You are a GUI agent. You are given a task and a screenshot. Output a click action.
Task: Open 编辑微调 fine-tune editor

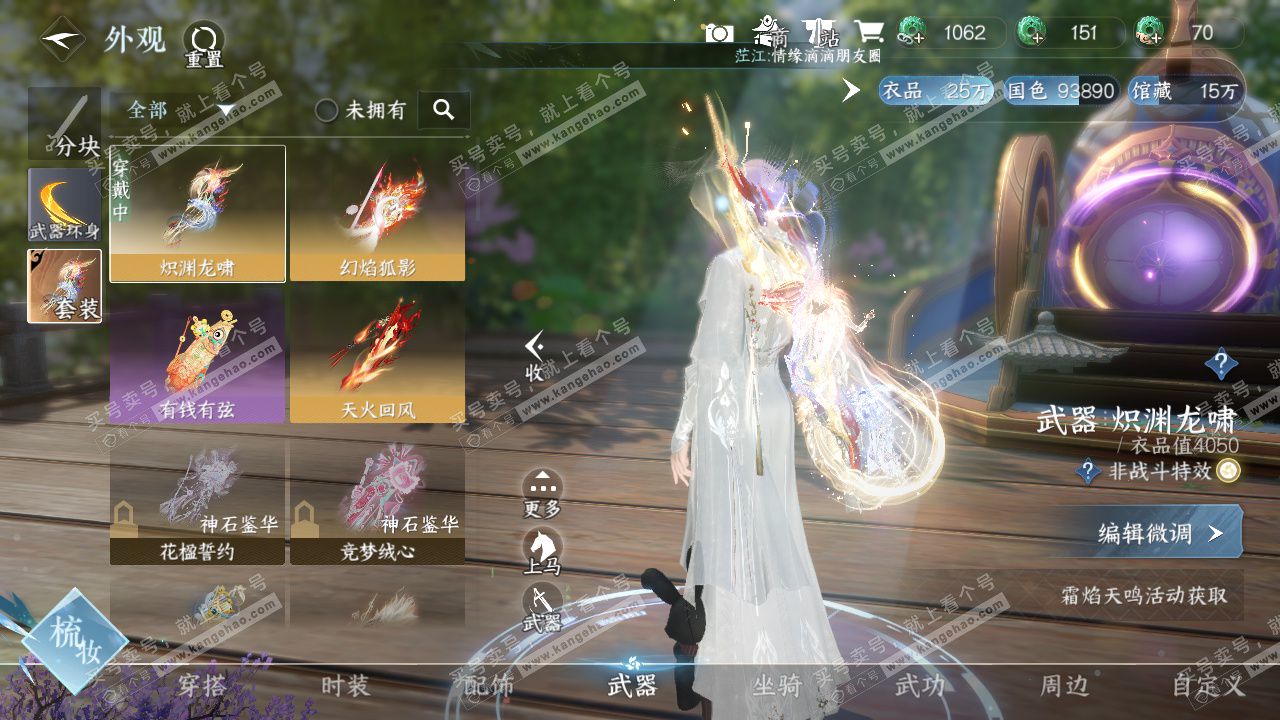point(1160,533)
